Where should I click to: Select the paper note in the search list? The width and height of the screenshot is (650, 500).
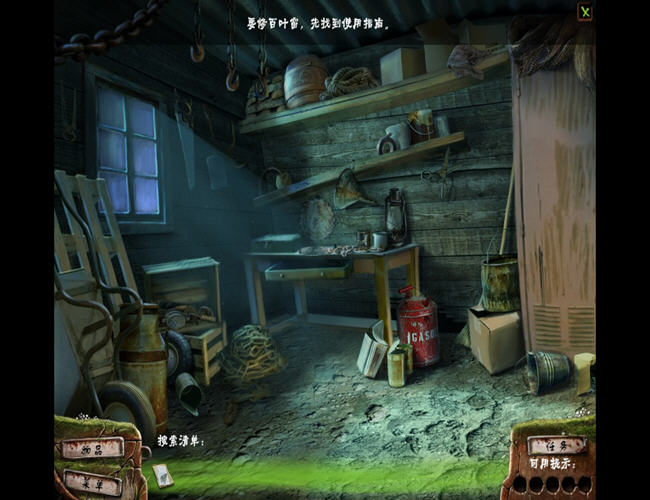163,476
